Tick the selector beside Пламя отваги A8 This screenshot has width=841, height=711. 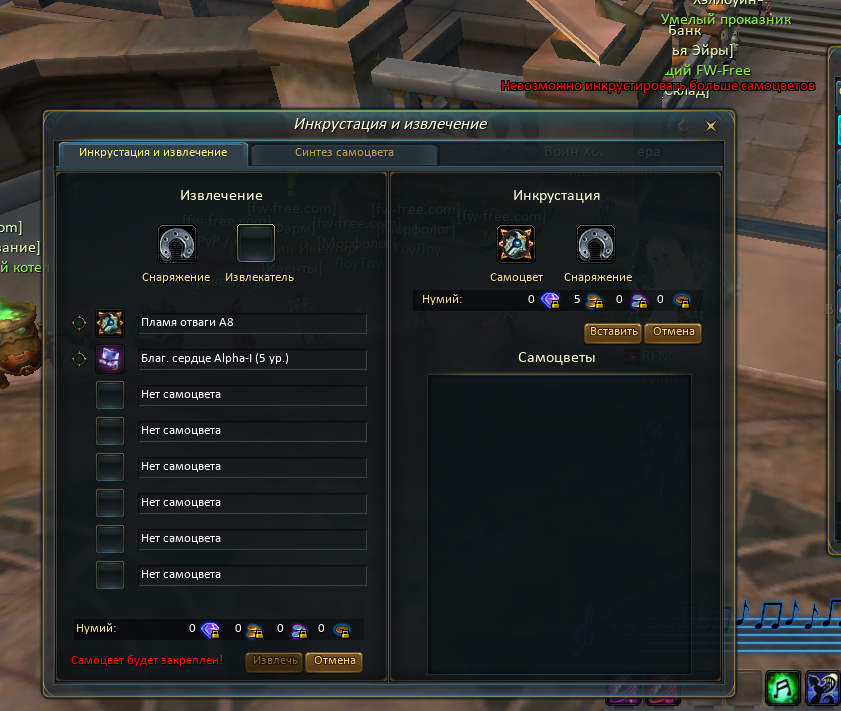[x=79, y=323]
